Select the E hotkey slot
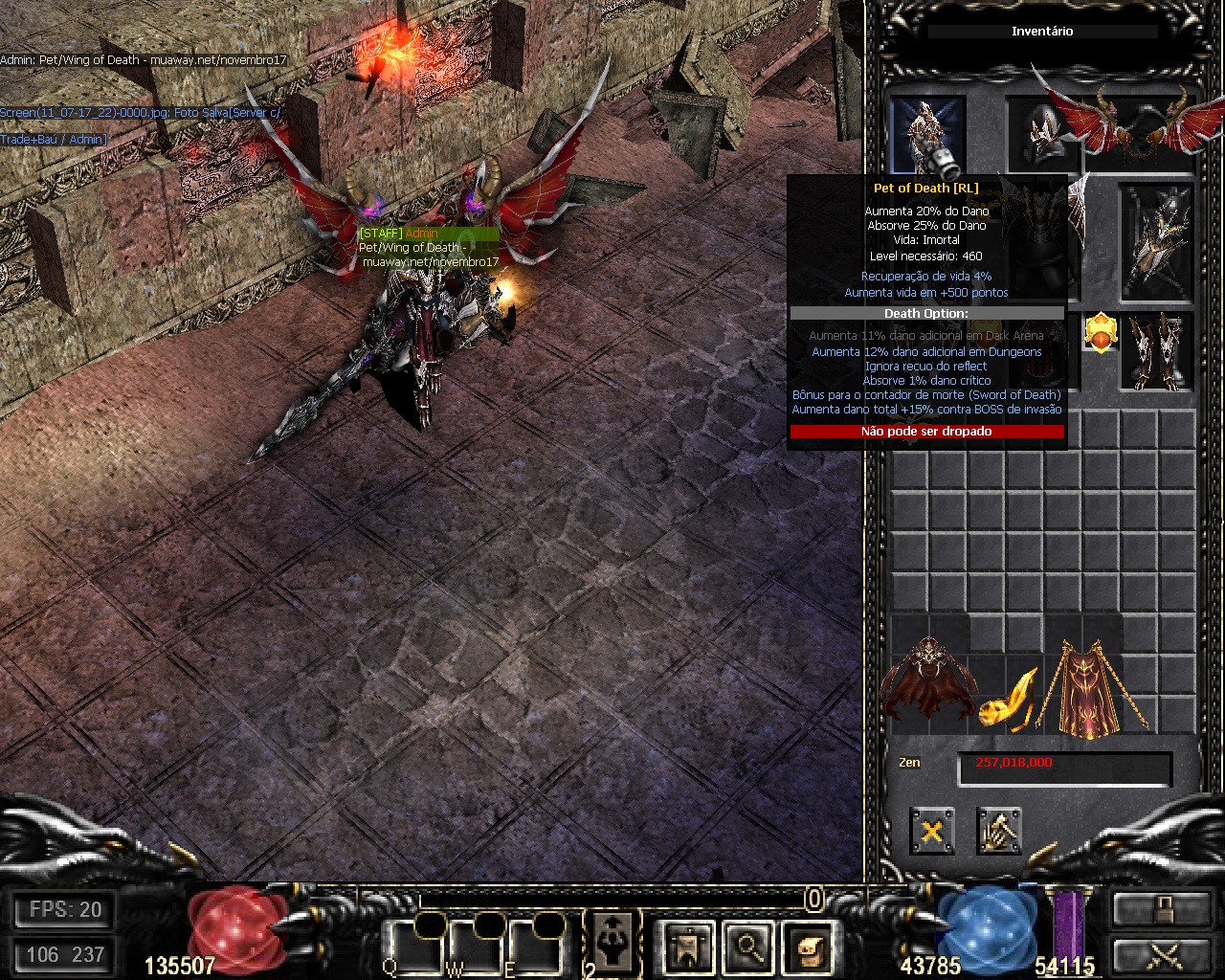The image size is (1225, 980). [x=533, y=947]
